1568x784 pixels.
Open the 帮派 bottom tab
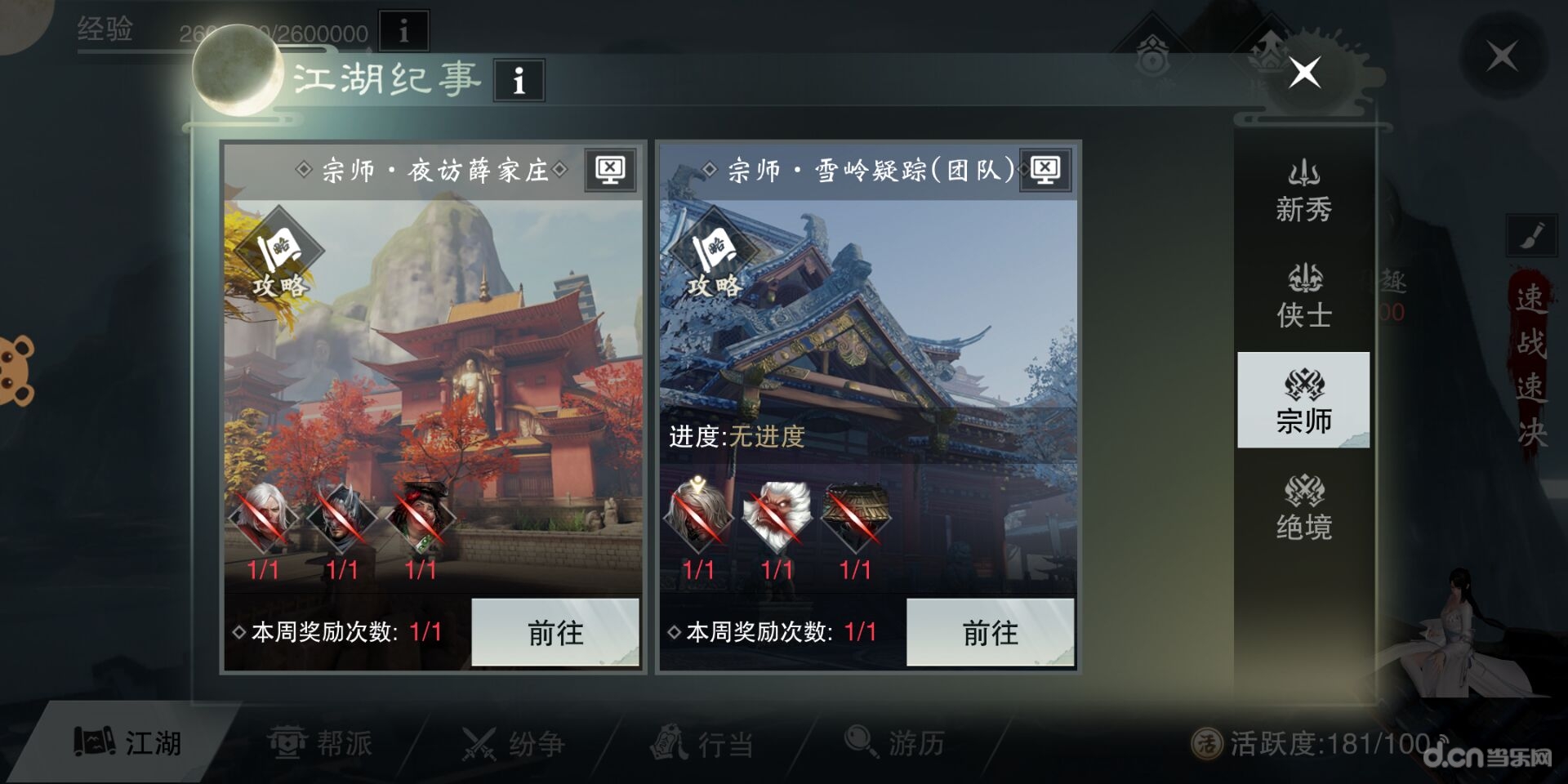[320, 742]
